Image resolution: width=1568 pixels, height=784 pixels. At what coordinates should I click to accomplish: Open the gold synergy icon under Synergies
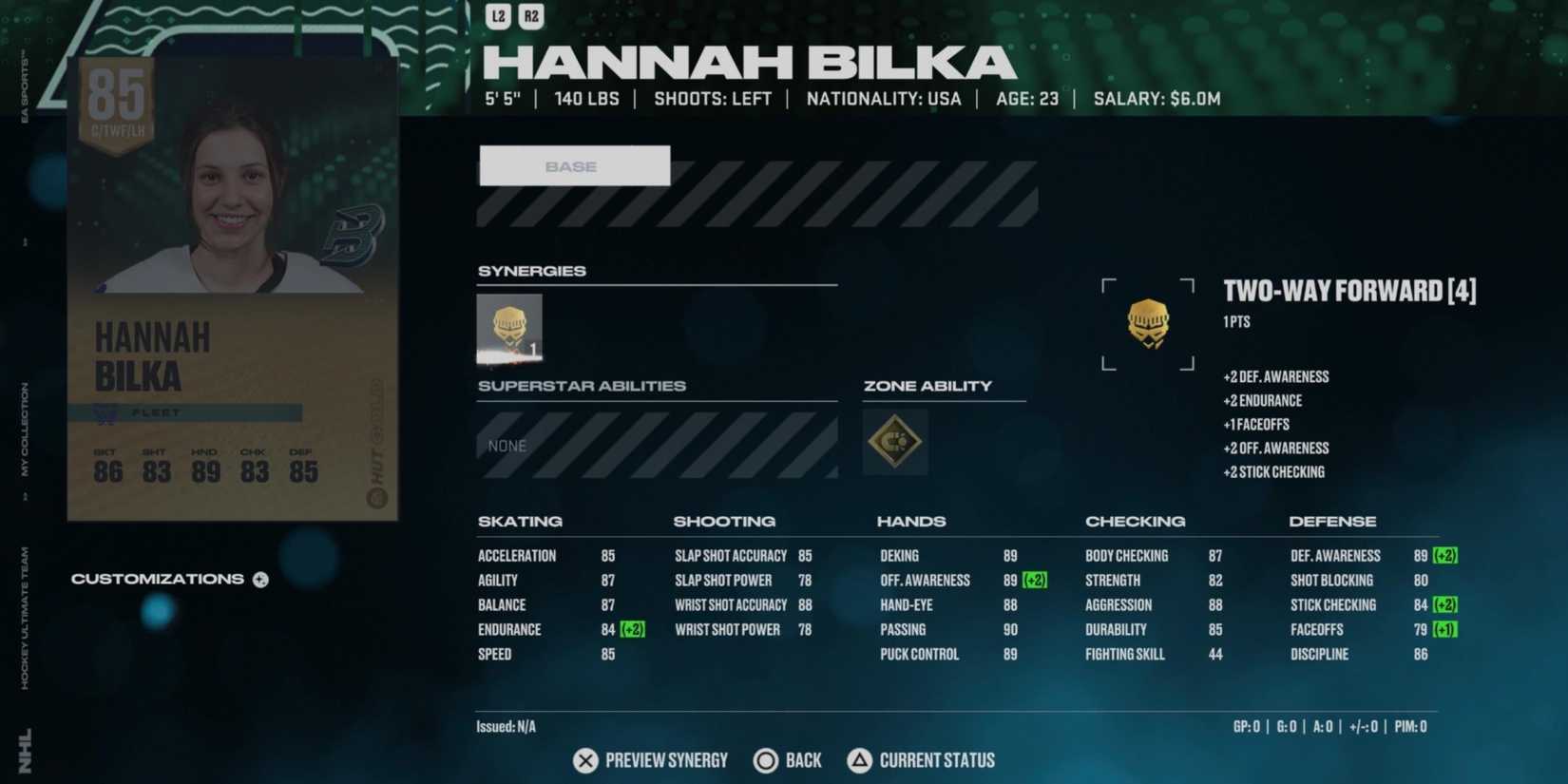509,329
